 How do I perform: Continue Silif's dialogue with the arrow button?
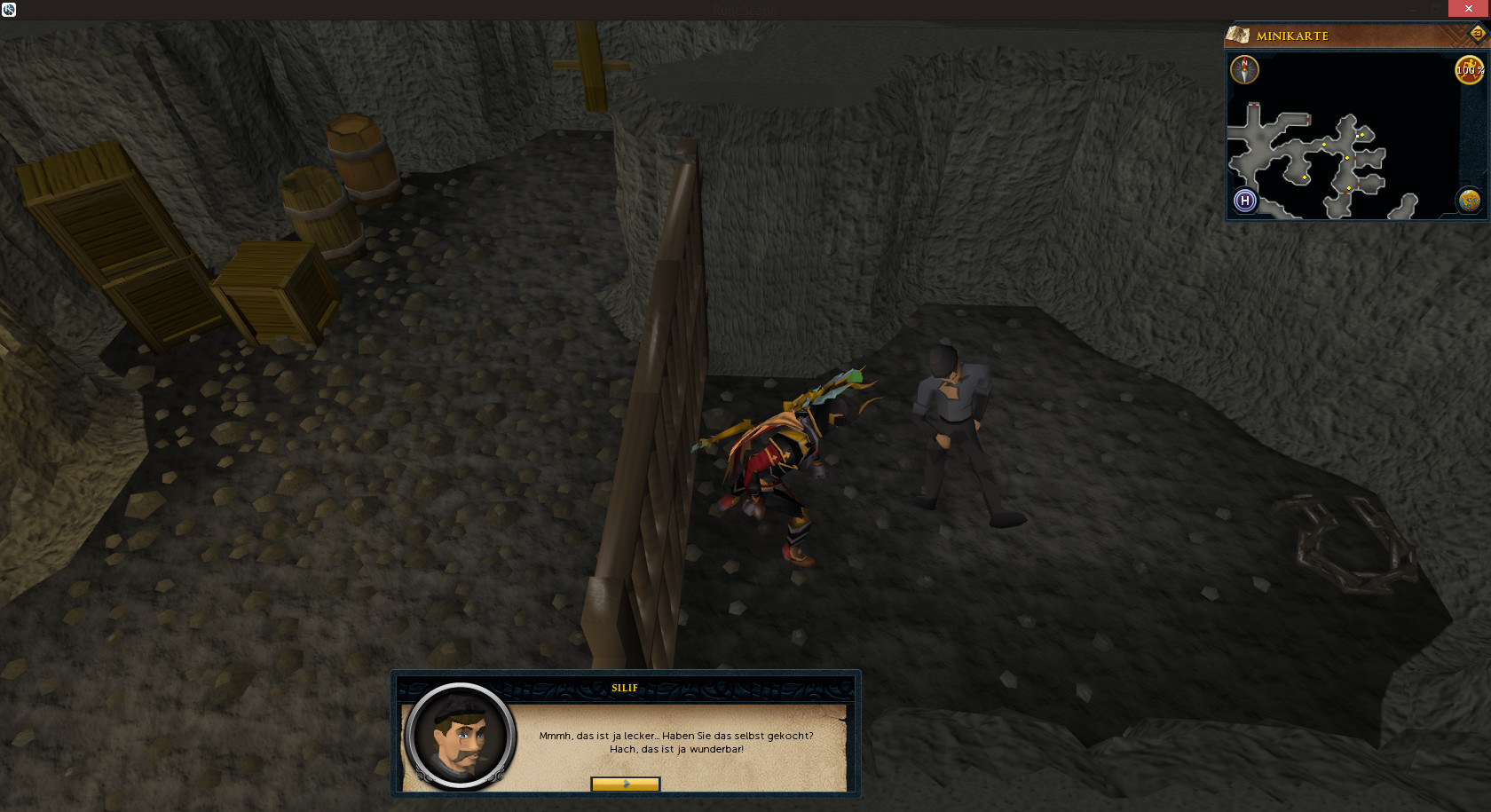626,784
